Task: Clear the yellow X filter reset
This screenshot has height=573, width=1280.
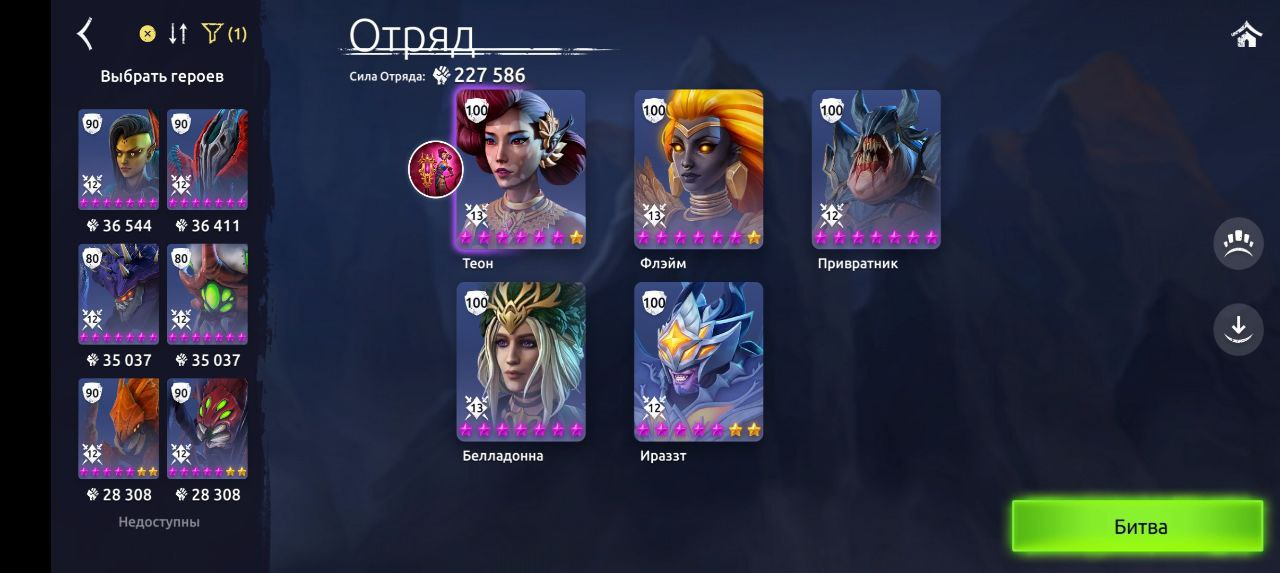Action: tap(147, 34)
